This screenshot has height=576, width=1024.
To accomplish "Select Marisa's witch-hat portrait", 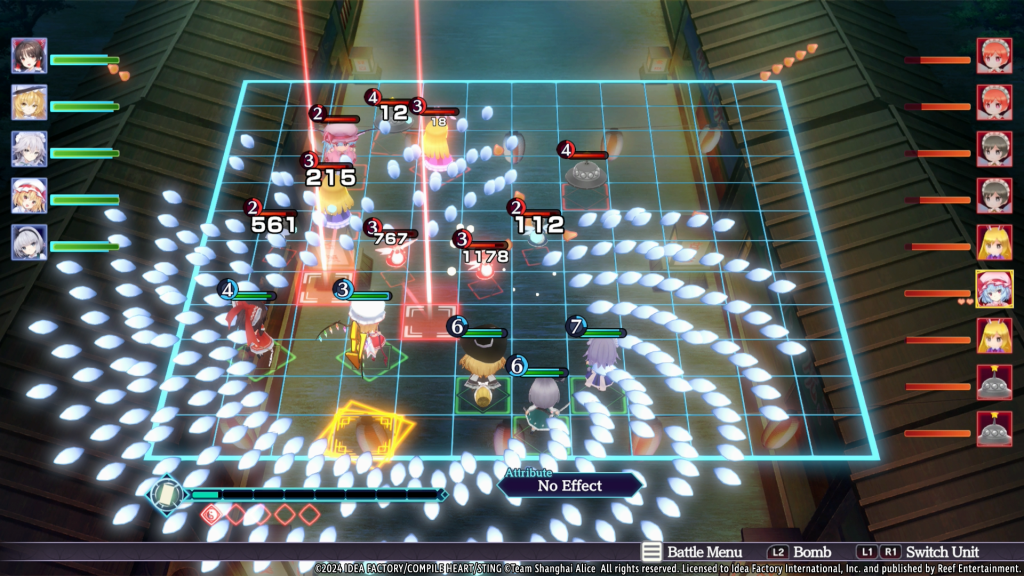I will pyautogui.click(x=29, y=102).
